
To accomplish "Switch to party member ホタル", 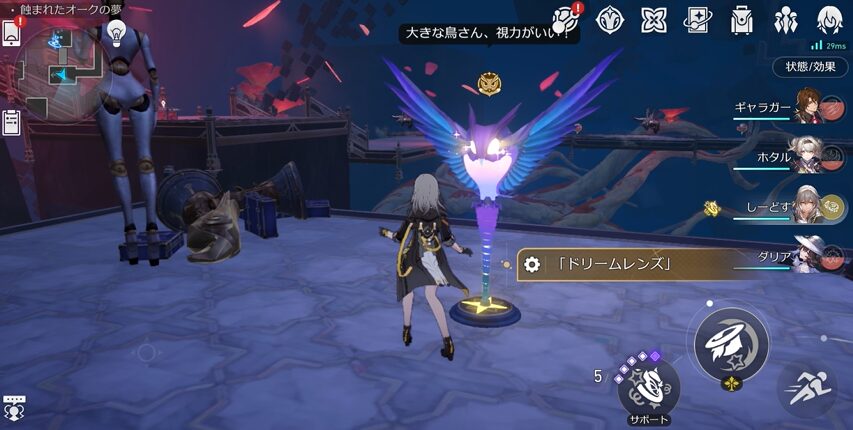I will pyautogui.click(x=808, y=155).
